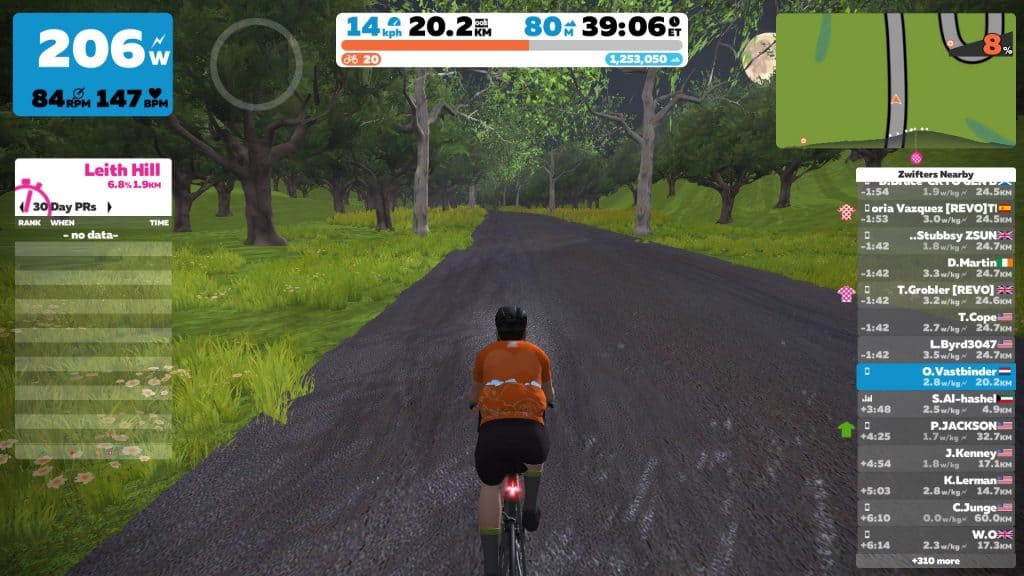View rider S.Al-hashel in nearby list
Viewport: 1024px width, 576px height.
935,403
